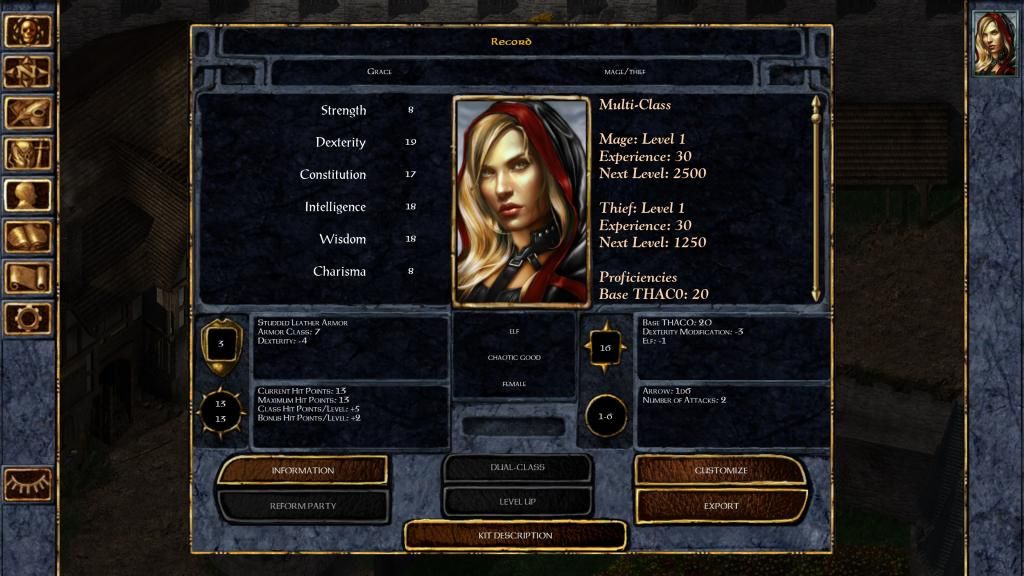The image size is (1024, 576).
Task: Click the Dual-Class button
Action: [516, 467]
